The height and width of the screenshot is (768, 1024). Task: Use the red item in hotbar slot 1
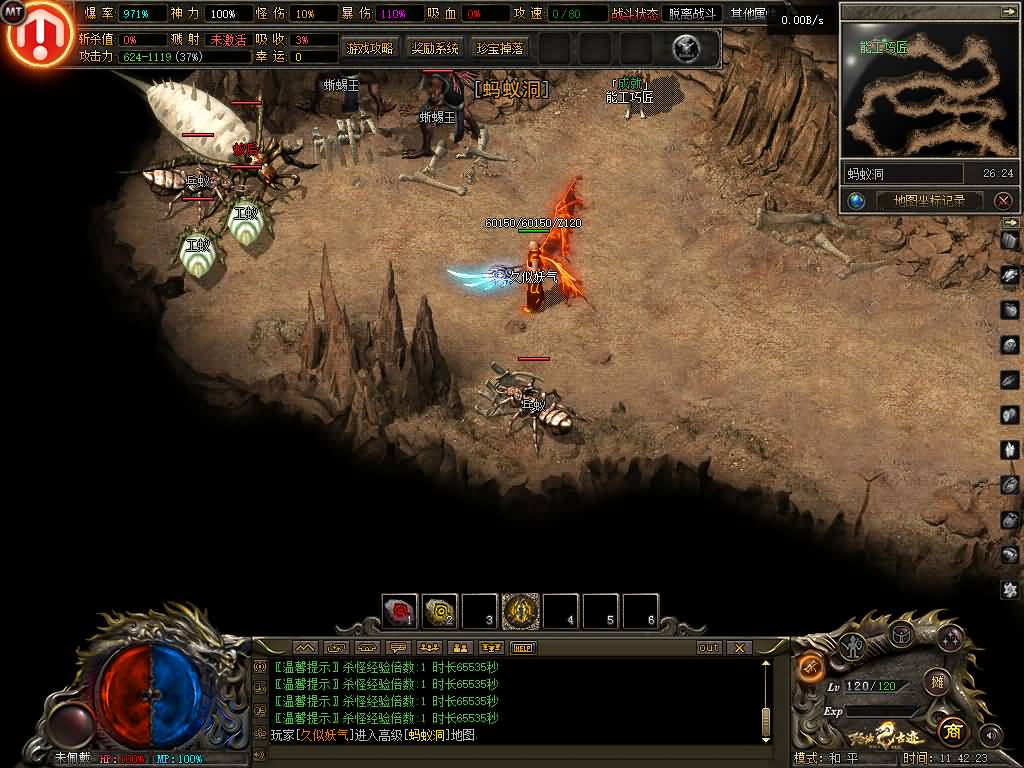point(400,611)
